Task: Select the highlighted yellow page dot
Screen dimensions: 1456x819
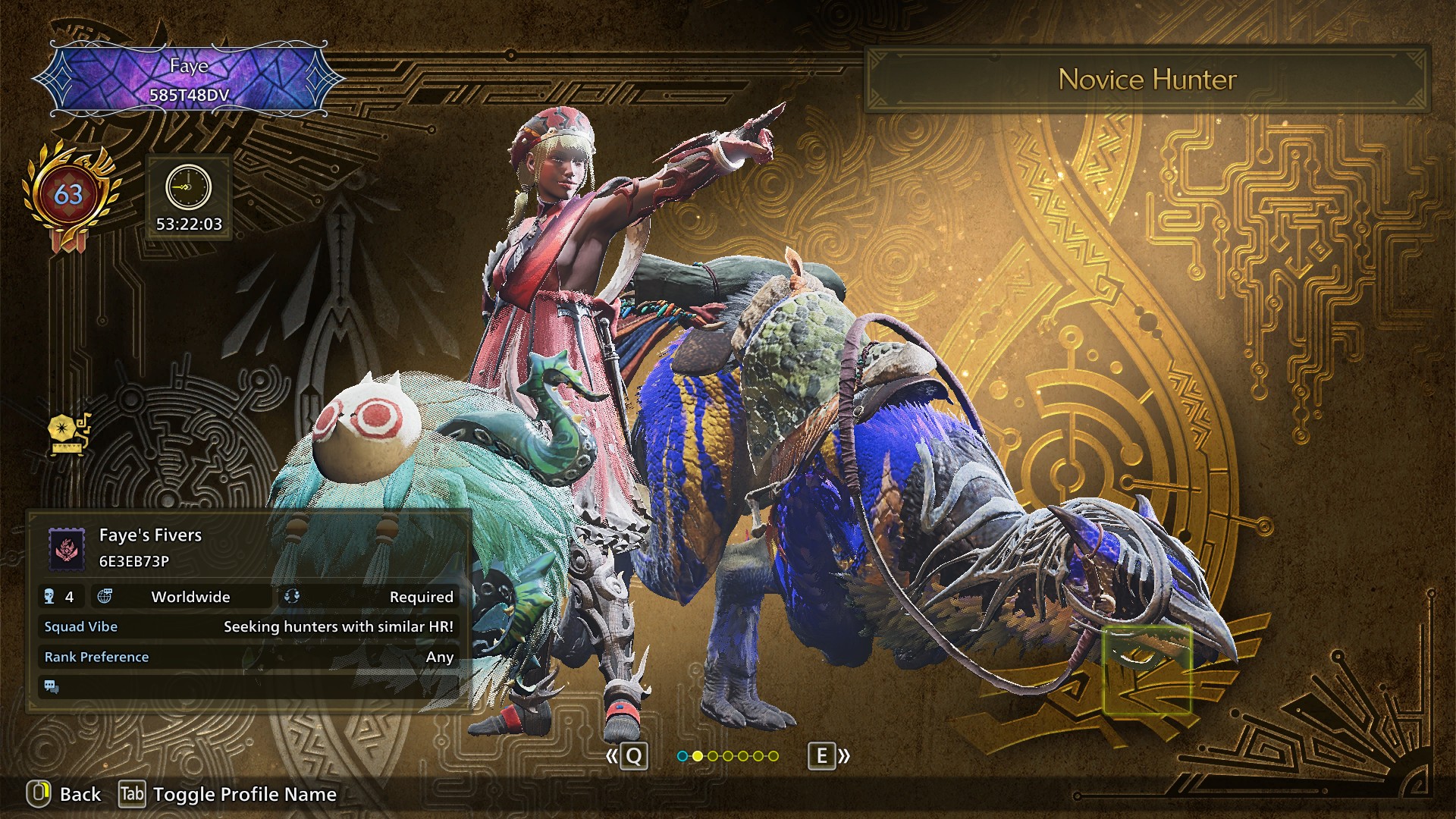Action: coord(697,756)
